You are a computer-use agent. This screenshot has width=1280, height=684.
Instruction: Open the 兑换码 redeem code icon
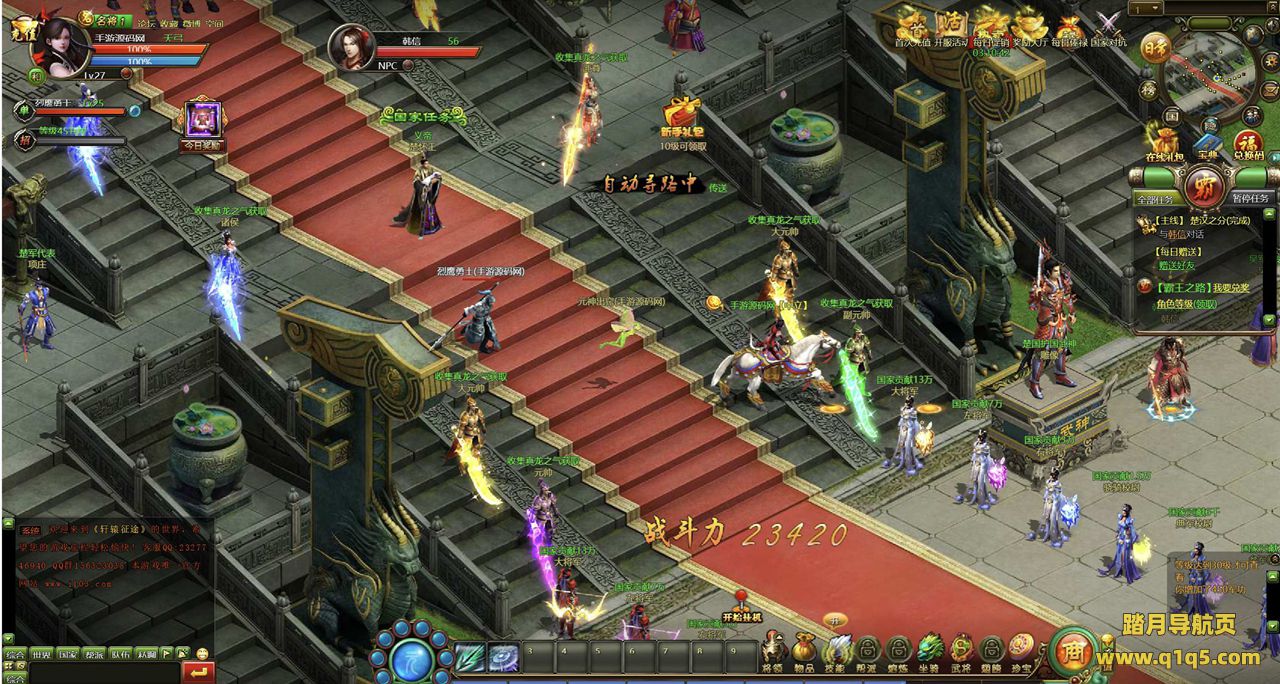pos(1248,142)
